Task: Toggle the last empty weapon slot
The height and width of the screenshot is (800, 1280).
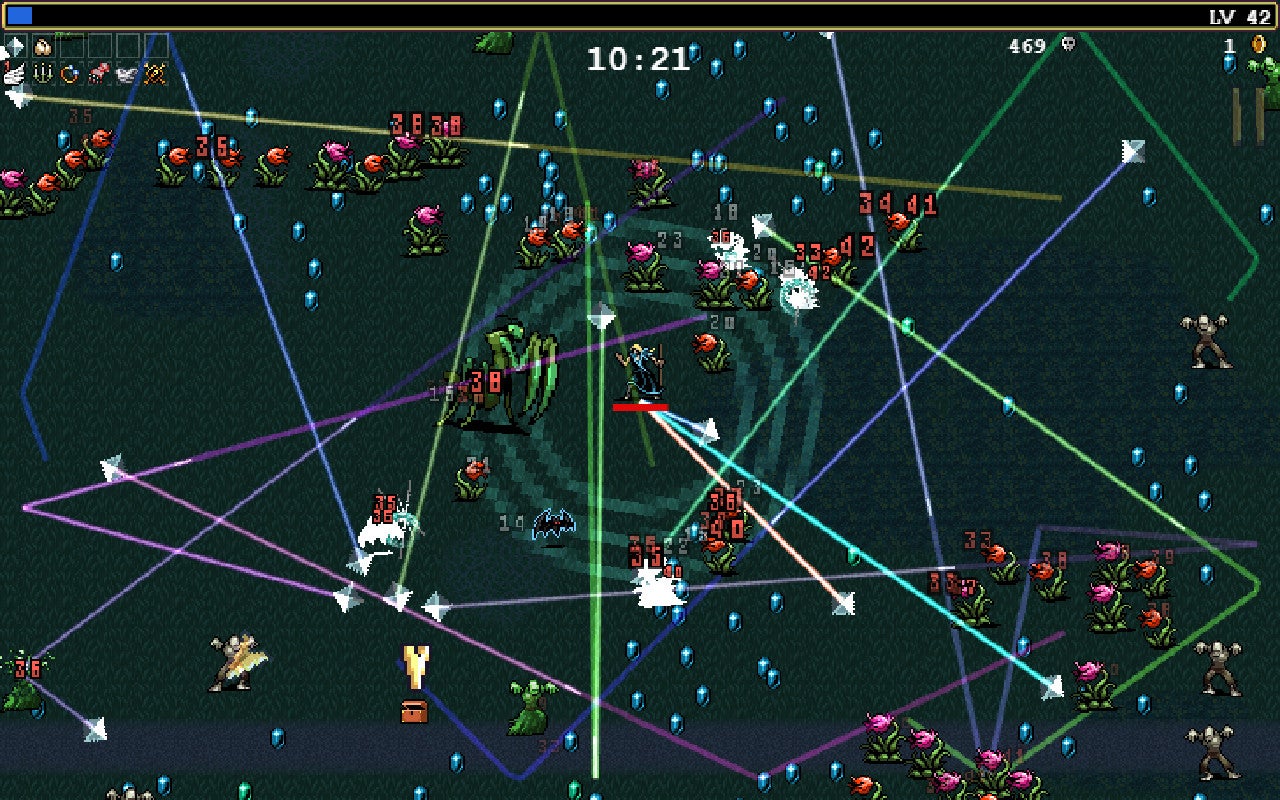Action: pyautogui.click(x=155, y=47)
